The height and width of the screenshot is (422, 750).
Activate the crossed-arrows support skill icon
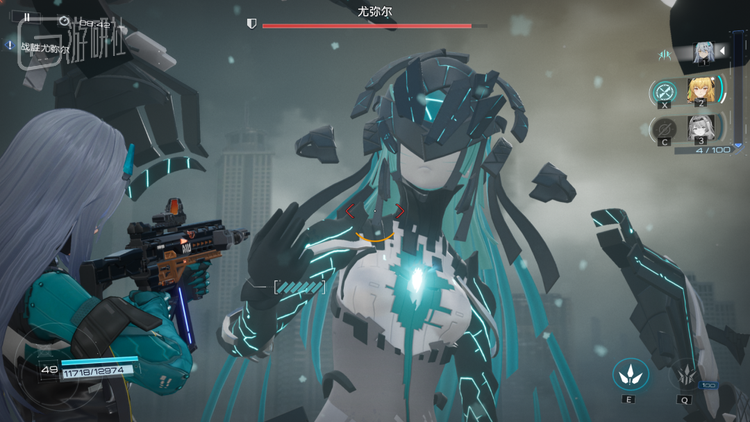(663, 91)
